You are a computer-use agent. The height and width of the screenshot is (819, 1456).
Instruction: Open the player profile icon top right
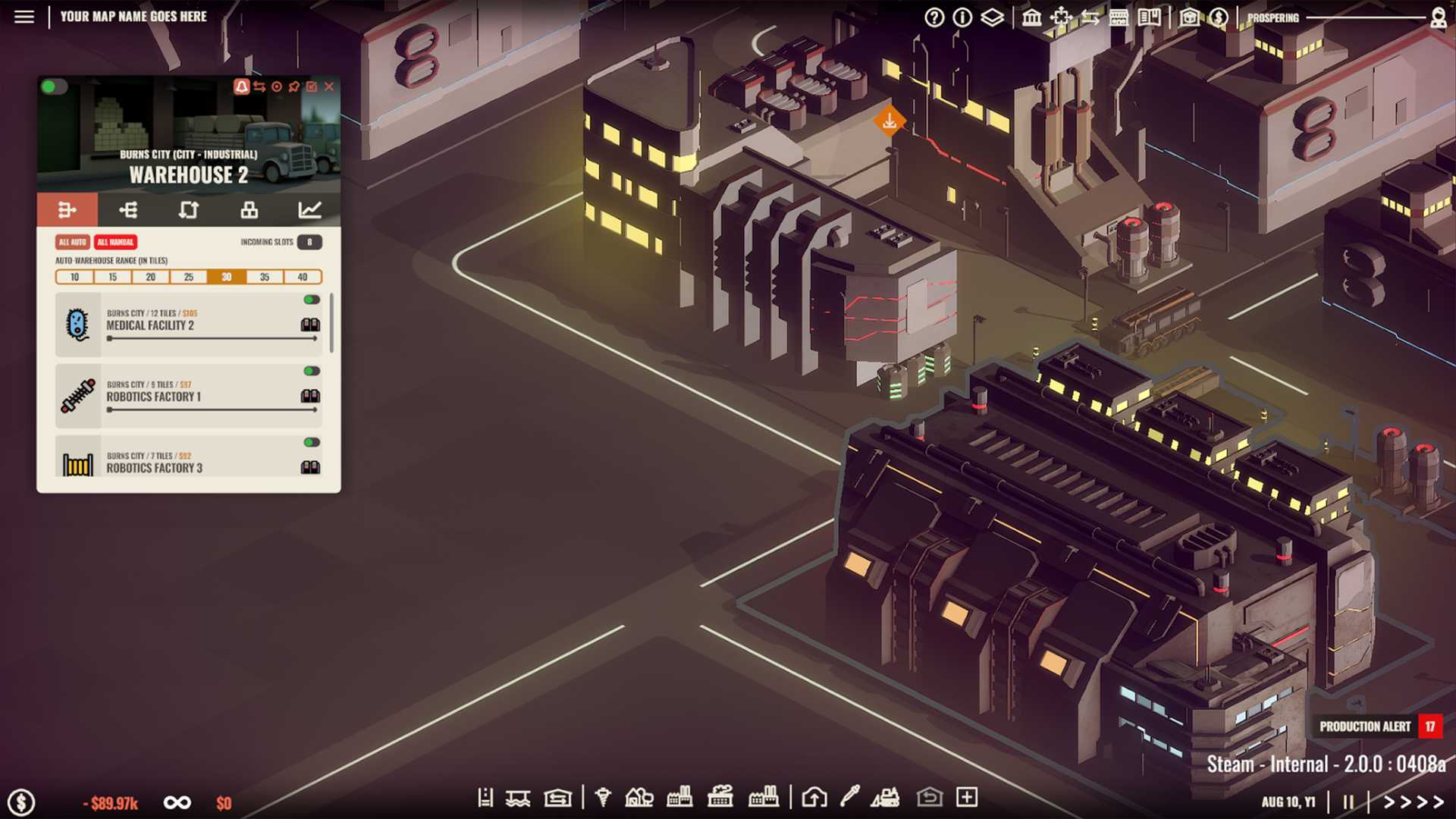[1437, 17]
